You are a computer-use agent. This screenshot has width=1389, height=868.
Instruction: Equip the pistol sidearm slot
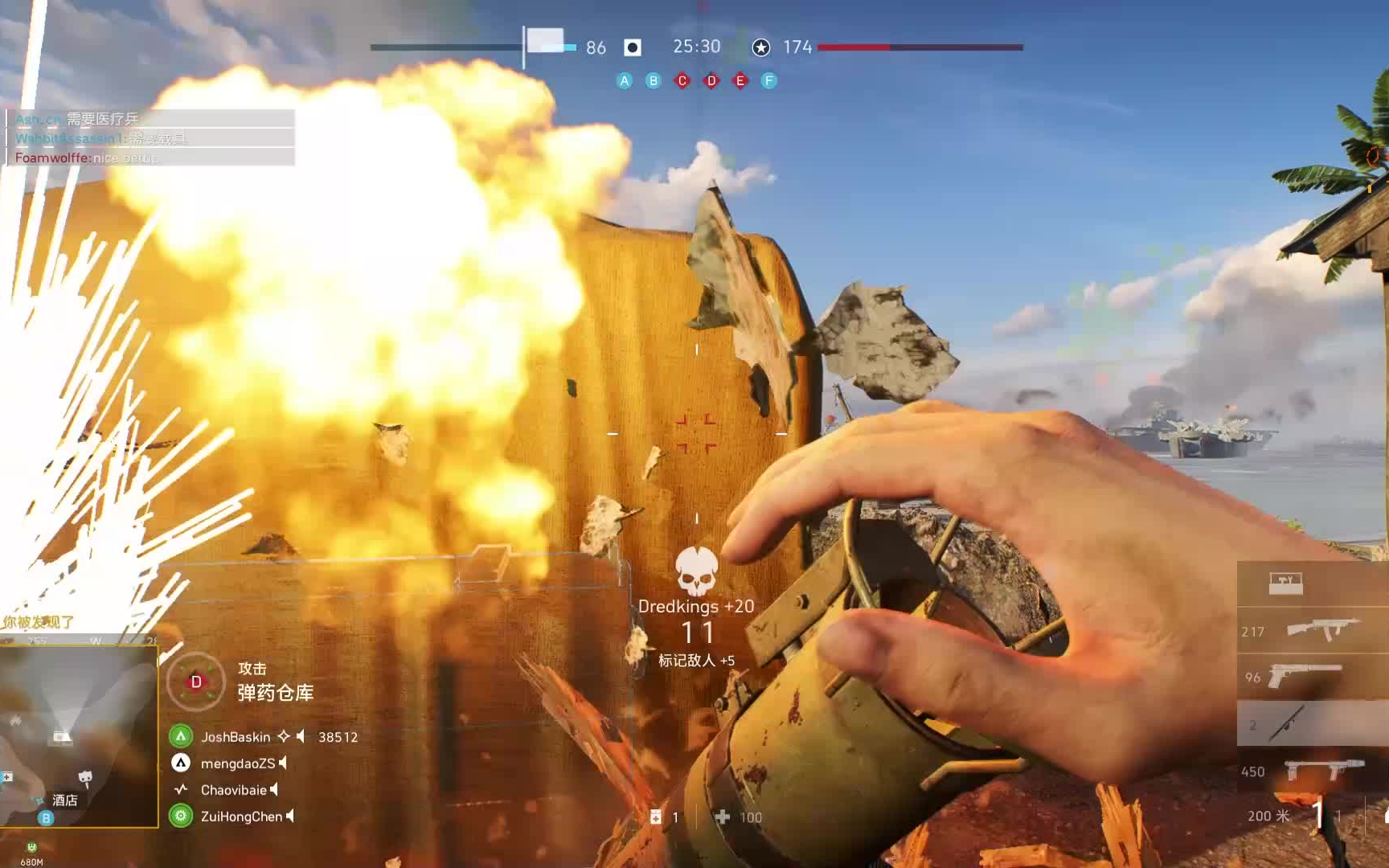click(x=1305, y=677)
